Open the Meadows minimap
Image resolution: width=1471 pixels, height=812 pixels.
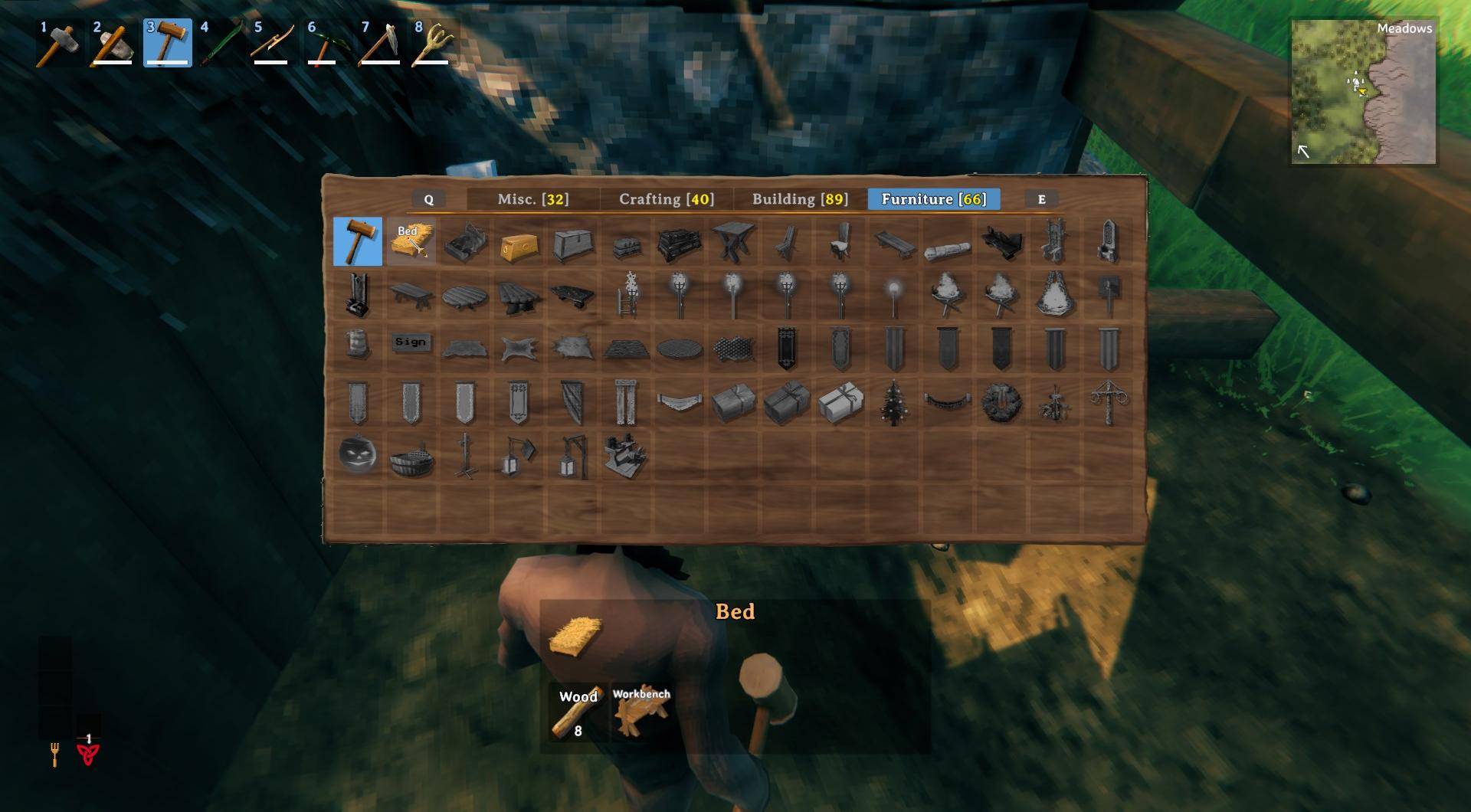1363,92
